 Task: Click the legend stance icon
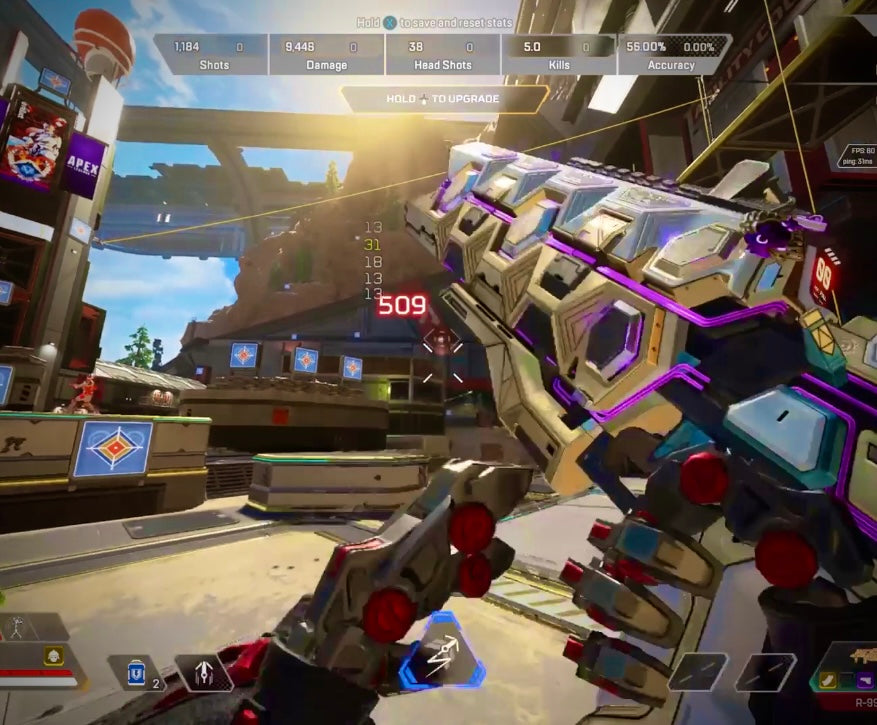(x=17, y=629)
